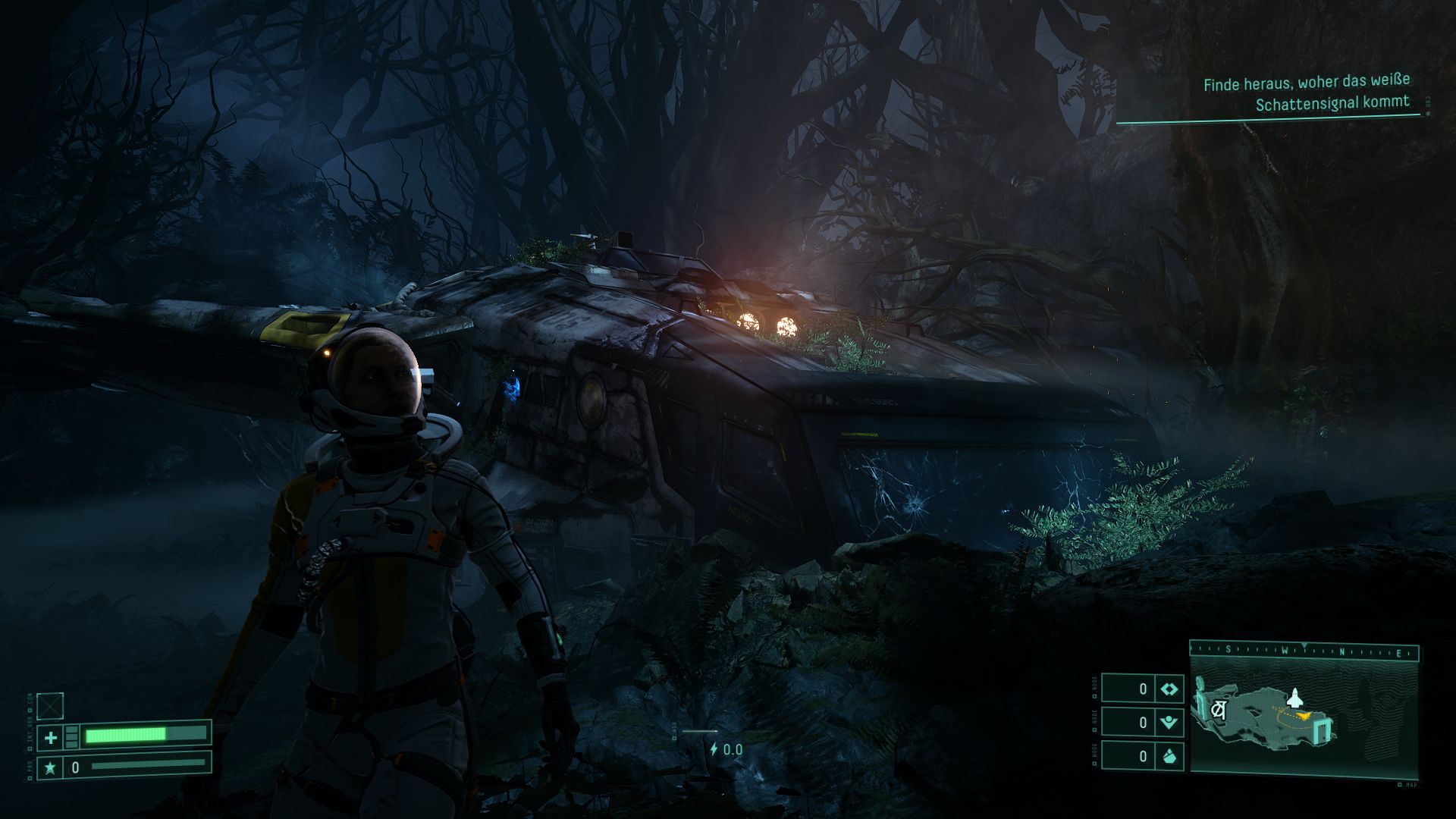Screen dimensions: 1456x819
Task: Select the crystal rock resource icon
Action: tap(1169, 756)
